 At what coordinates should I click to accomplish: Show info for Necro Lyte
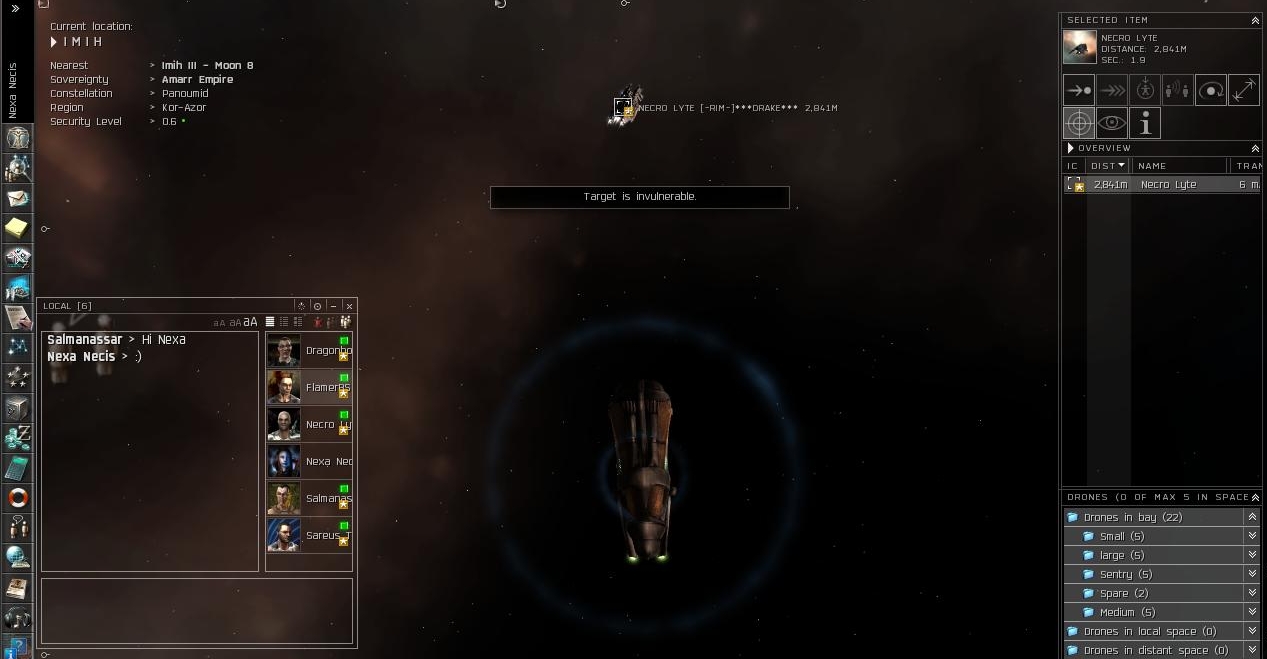click(x=1145, y=123)
